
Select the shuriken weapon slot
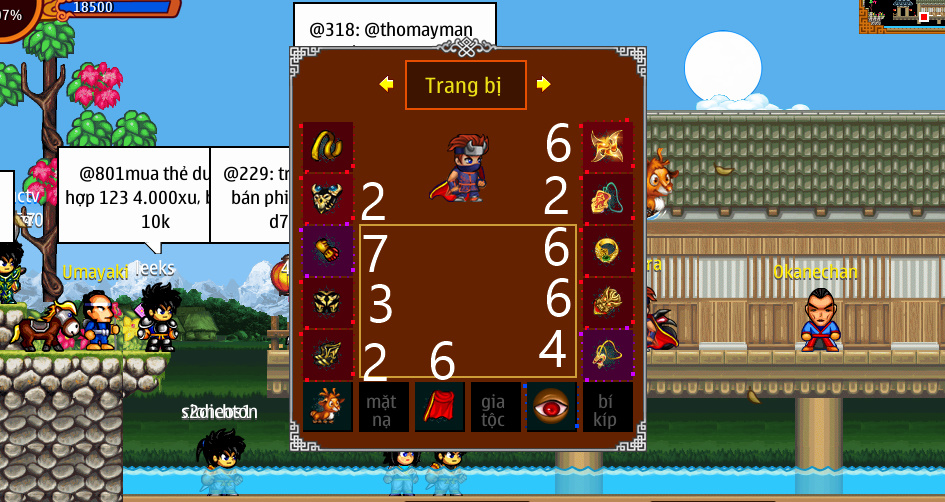coord(608,147)
